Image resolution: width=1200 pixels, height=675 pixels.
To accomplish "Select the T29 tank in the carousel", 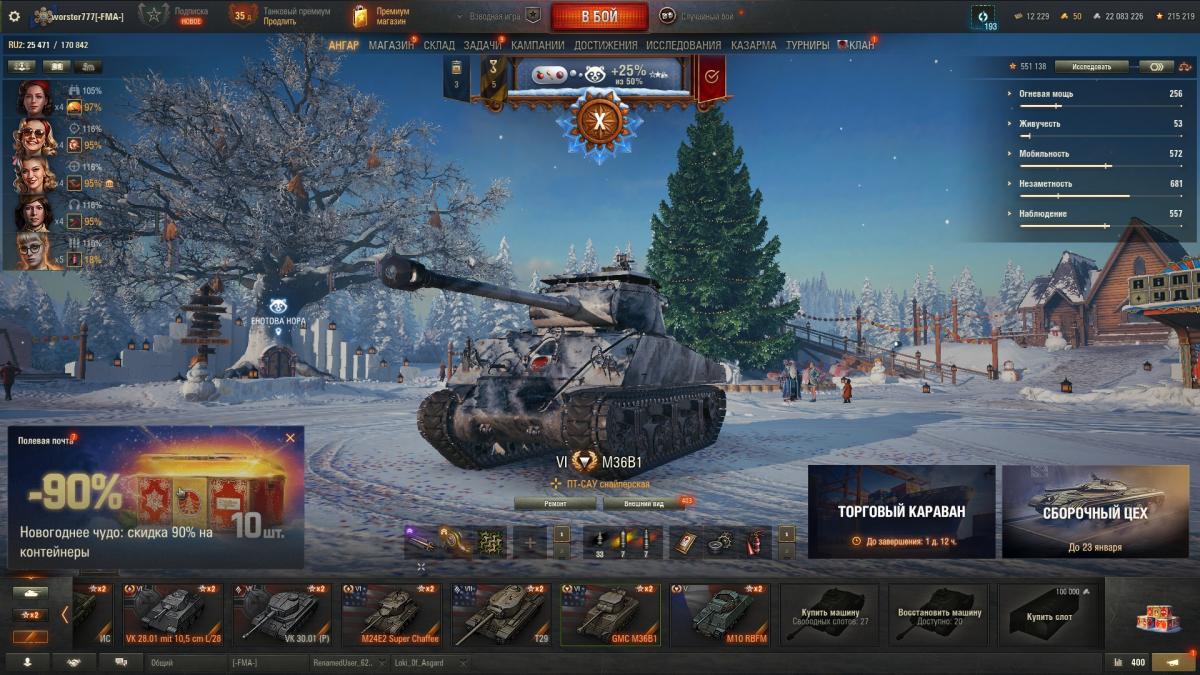I will 500,615.
